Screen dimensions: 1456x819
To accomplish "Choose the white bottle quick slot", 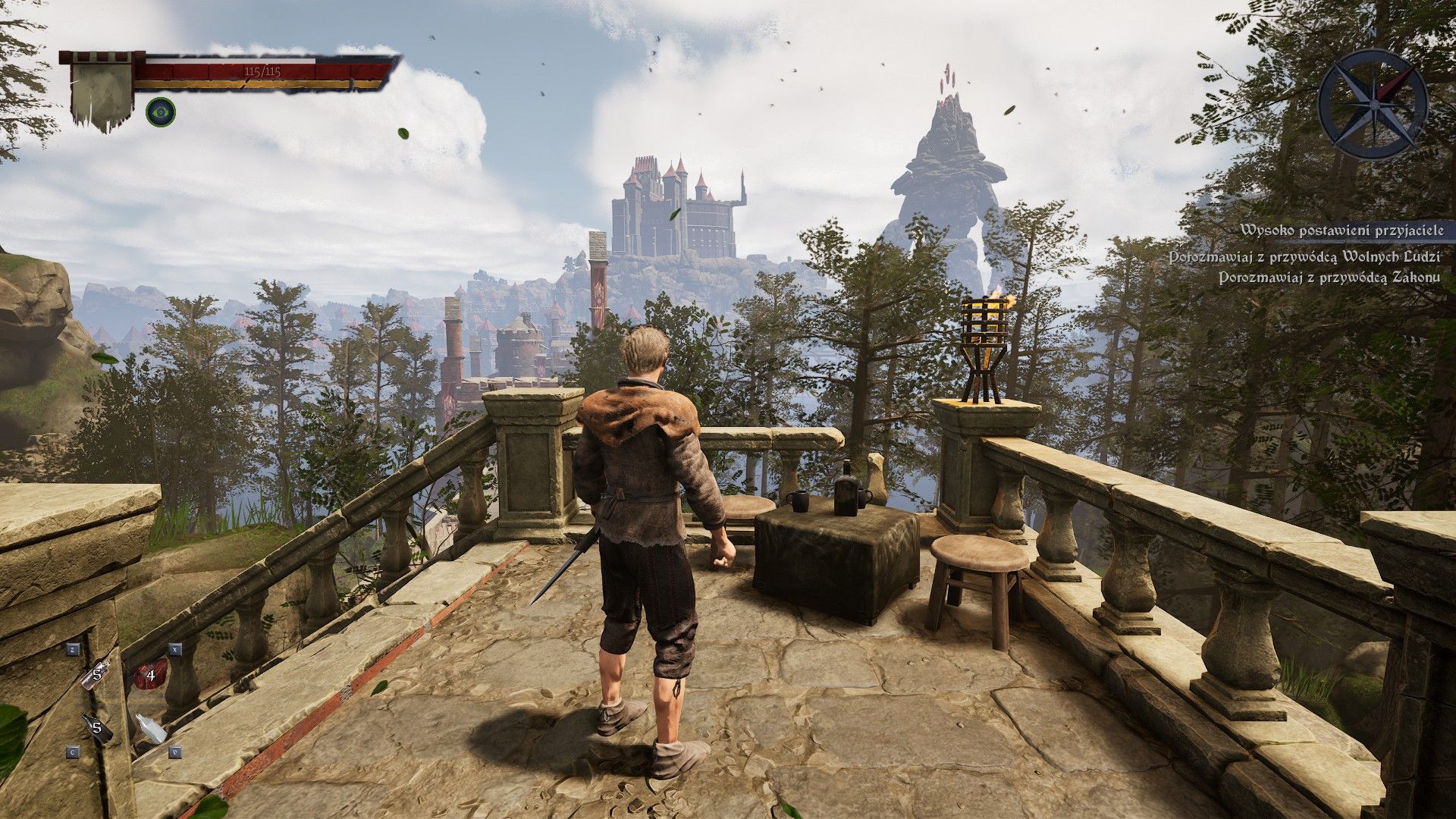I will pos(151,729).
